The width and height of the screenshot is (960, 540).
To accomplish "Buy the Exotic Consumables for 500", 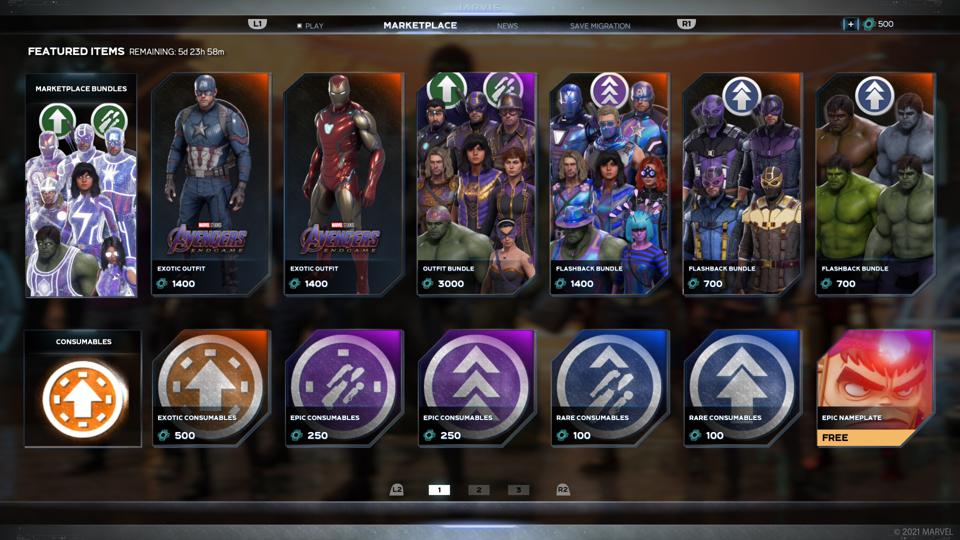I will pos(211,389).
